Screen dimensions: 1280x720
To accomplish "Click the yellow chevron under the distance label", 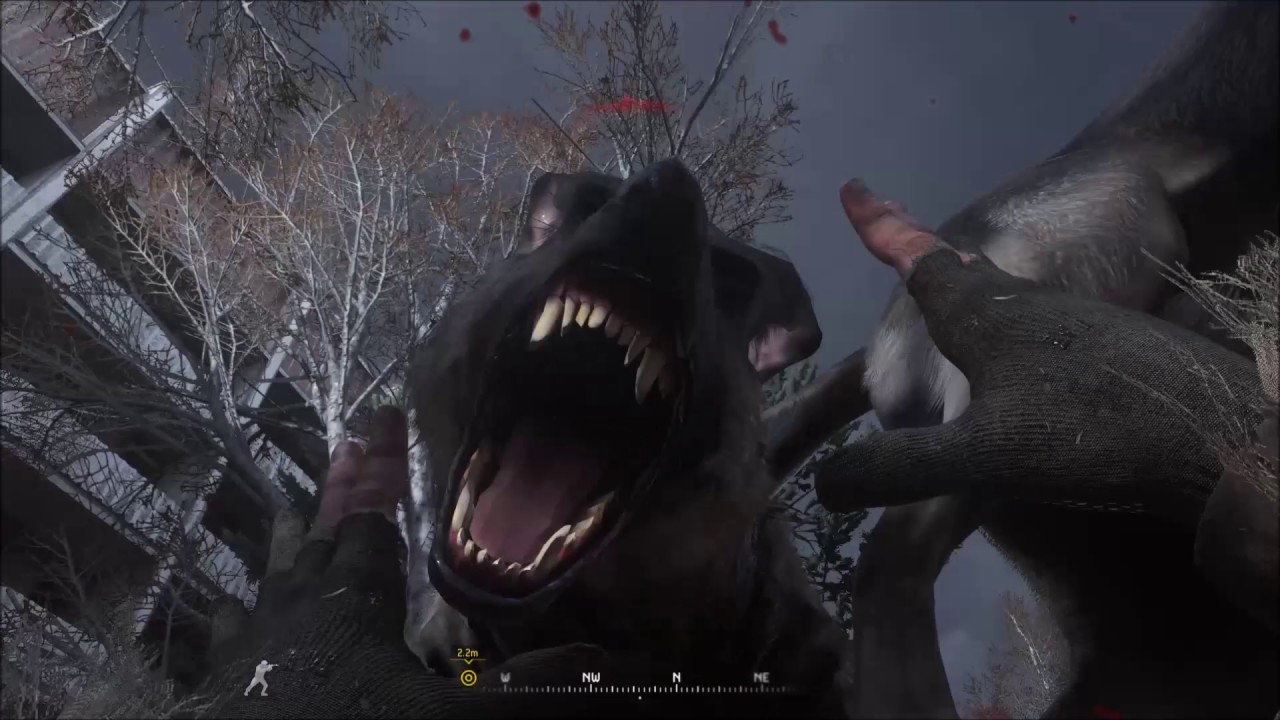I will point(468,661).
